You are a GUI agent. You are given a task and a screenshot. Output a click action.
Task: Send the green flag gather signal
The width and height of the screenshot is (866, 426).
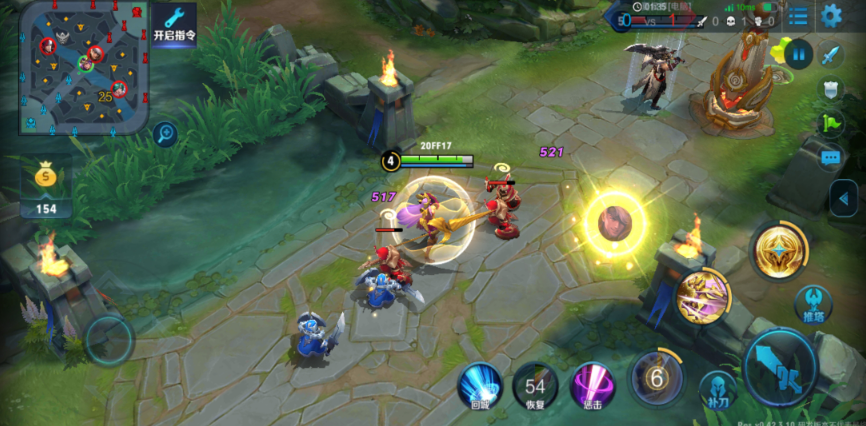point(831,123)
